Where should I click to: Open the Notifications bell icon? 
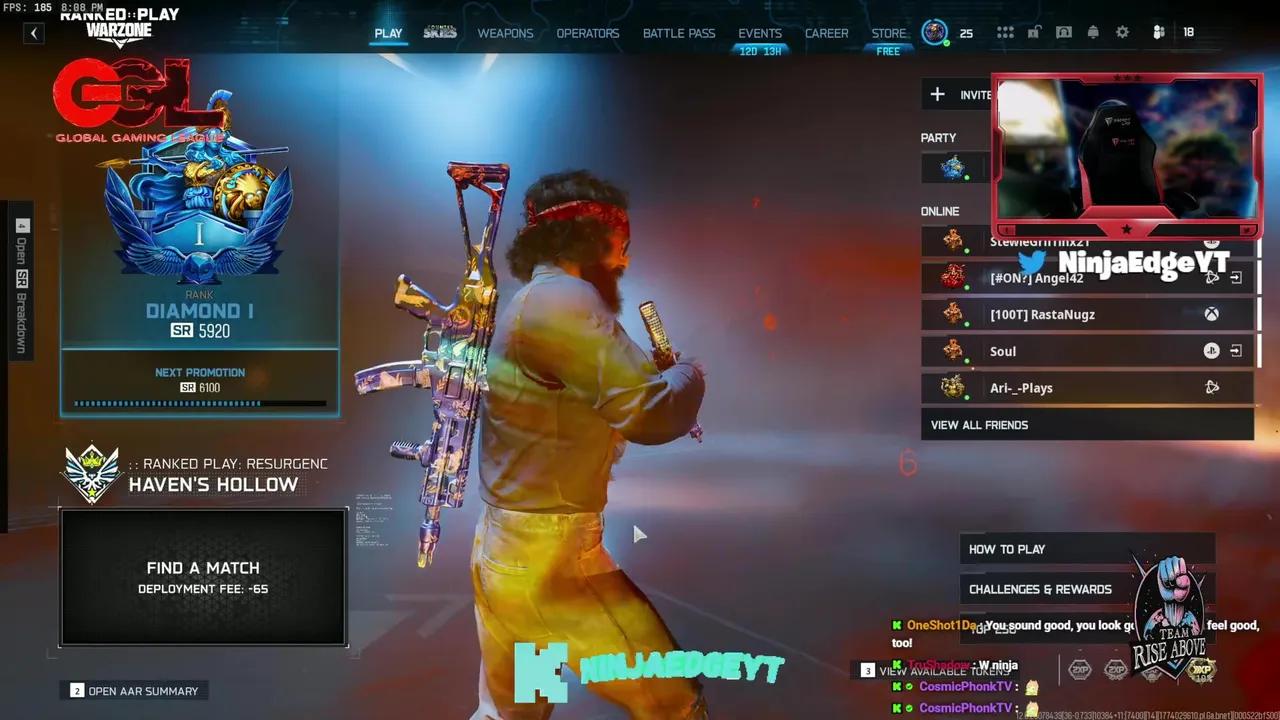click(x=1093, y=32)
